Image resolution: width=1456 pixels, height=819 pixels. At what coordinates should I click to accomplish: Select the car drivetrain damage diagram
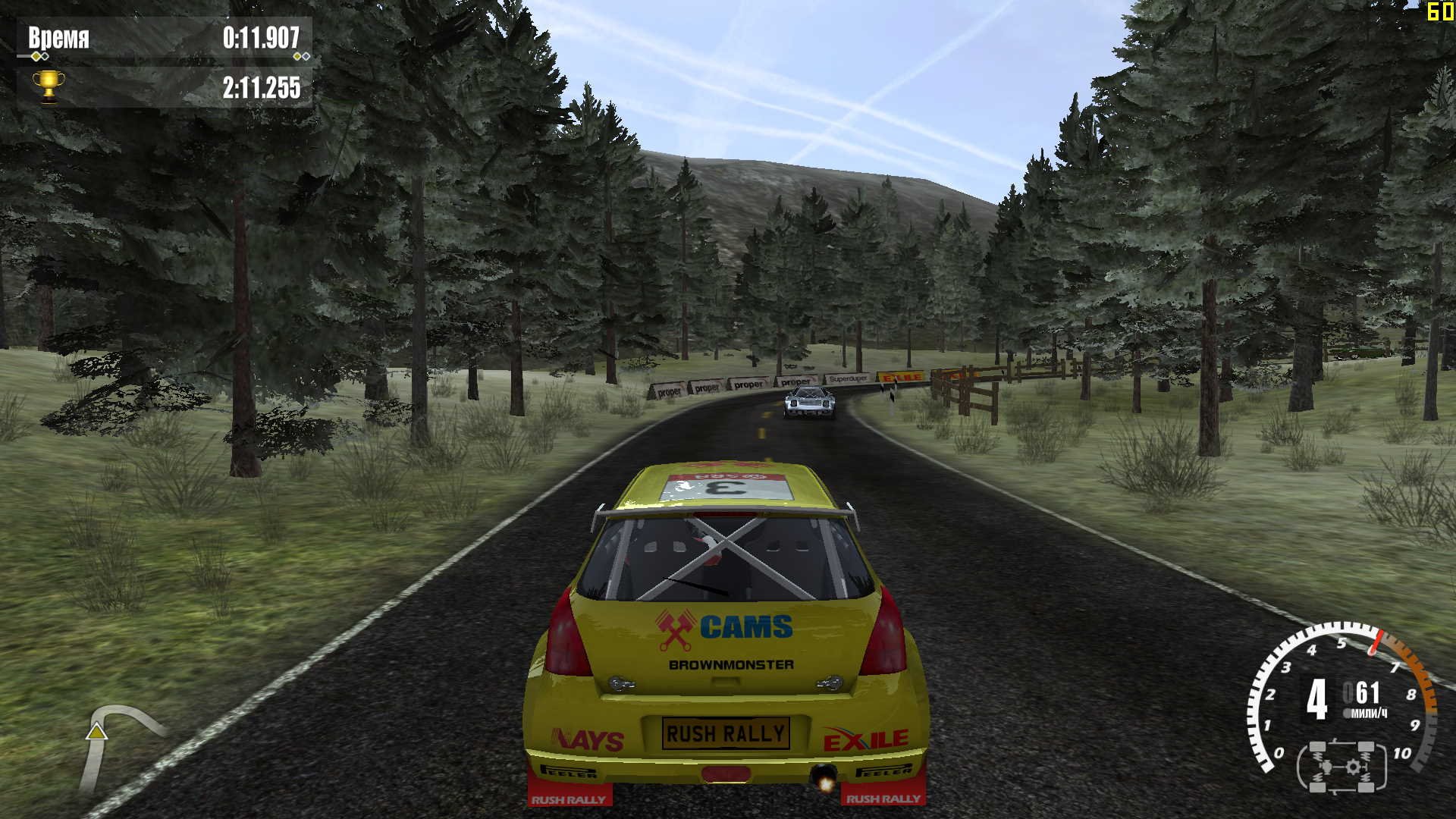pos(1341,767)
